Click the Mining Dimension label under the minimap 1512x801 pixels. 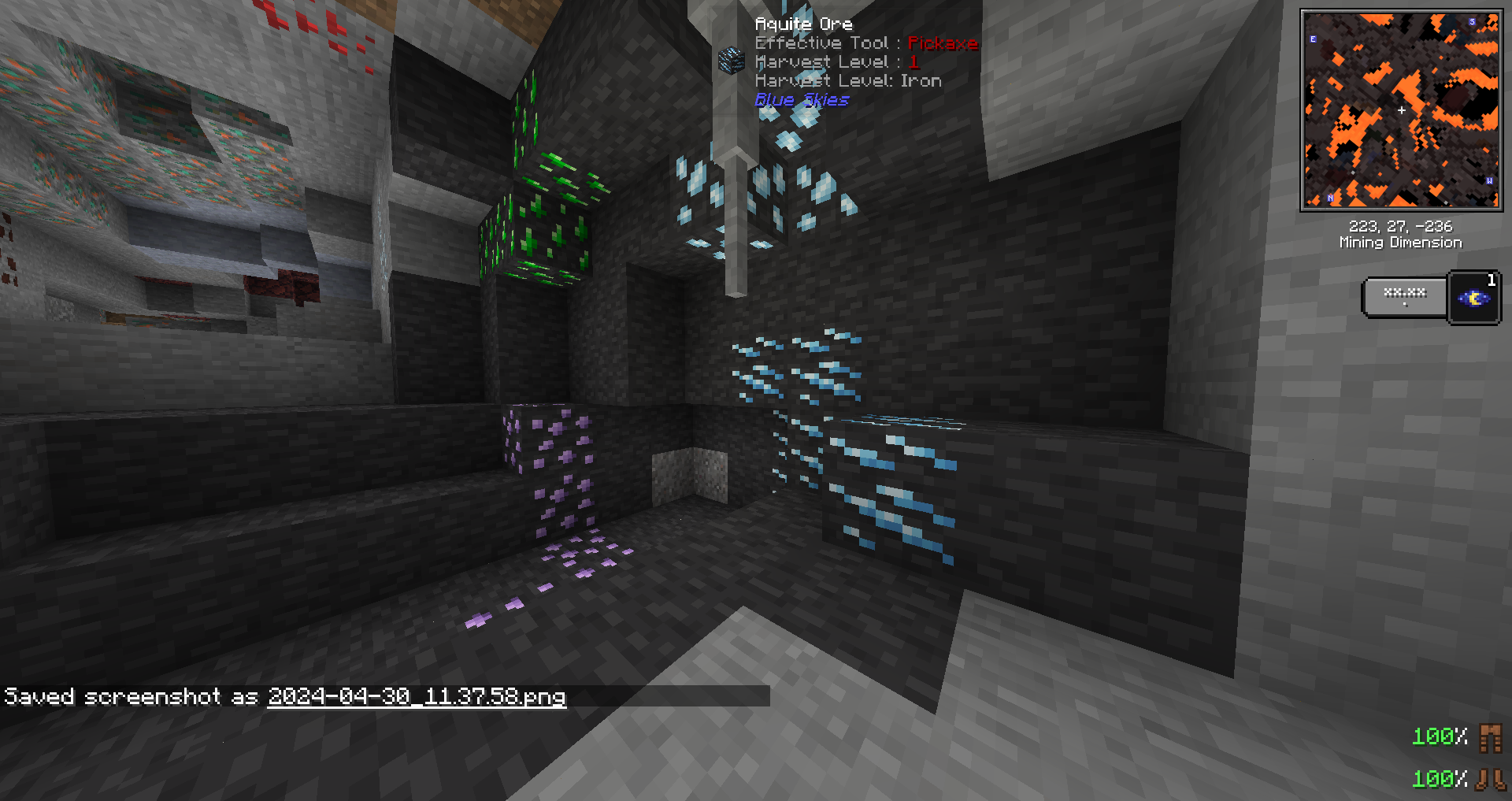click(1401, 243)
